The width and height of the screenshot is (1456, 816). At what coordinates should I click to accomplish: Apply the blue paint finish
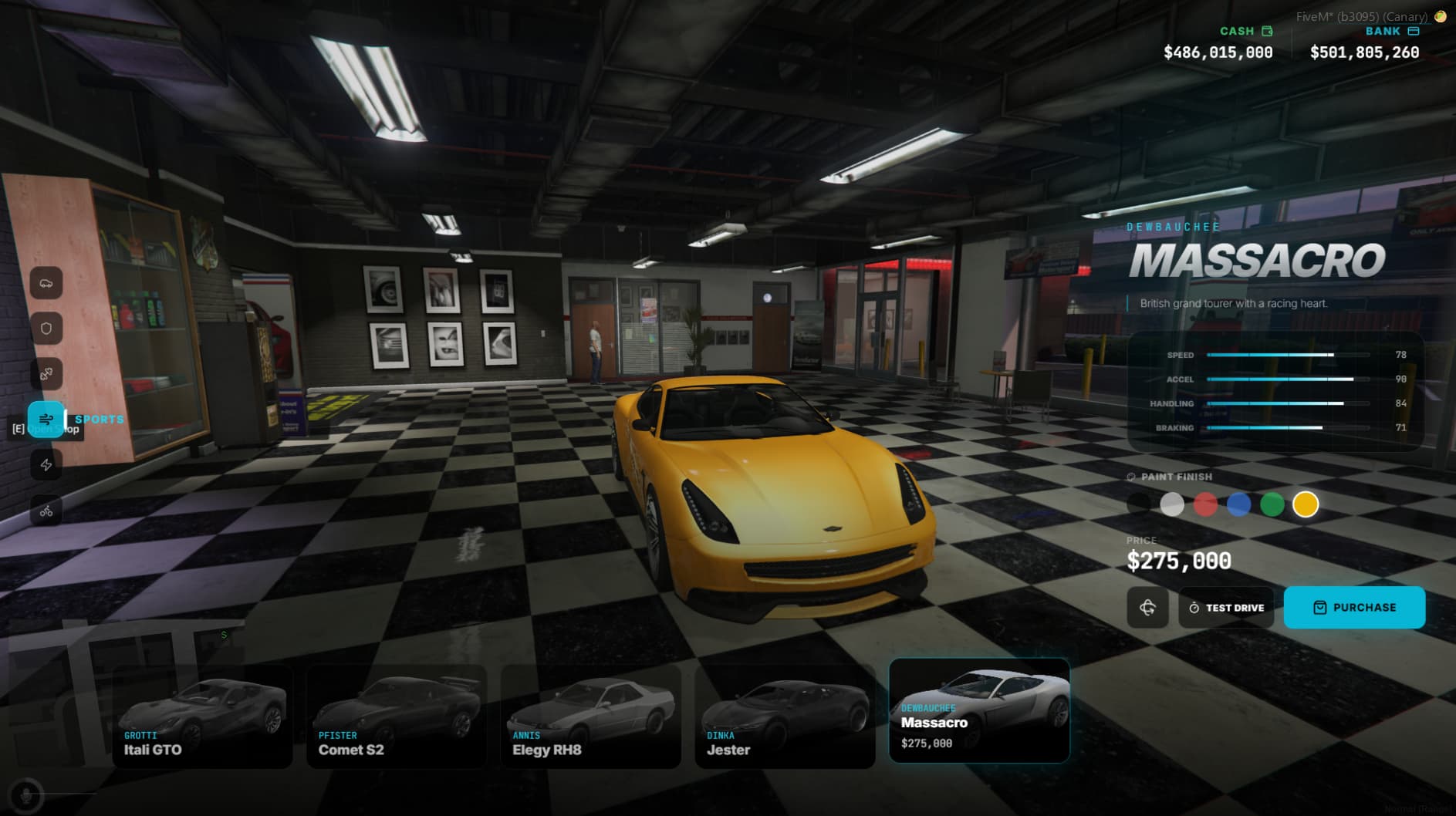[x=1238, y=504]
